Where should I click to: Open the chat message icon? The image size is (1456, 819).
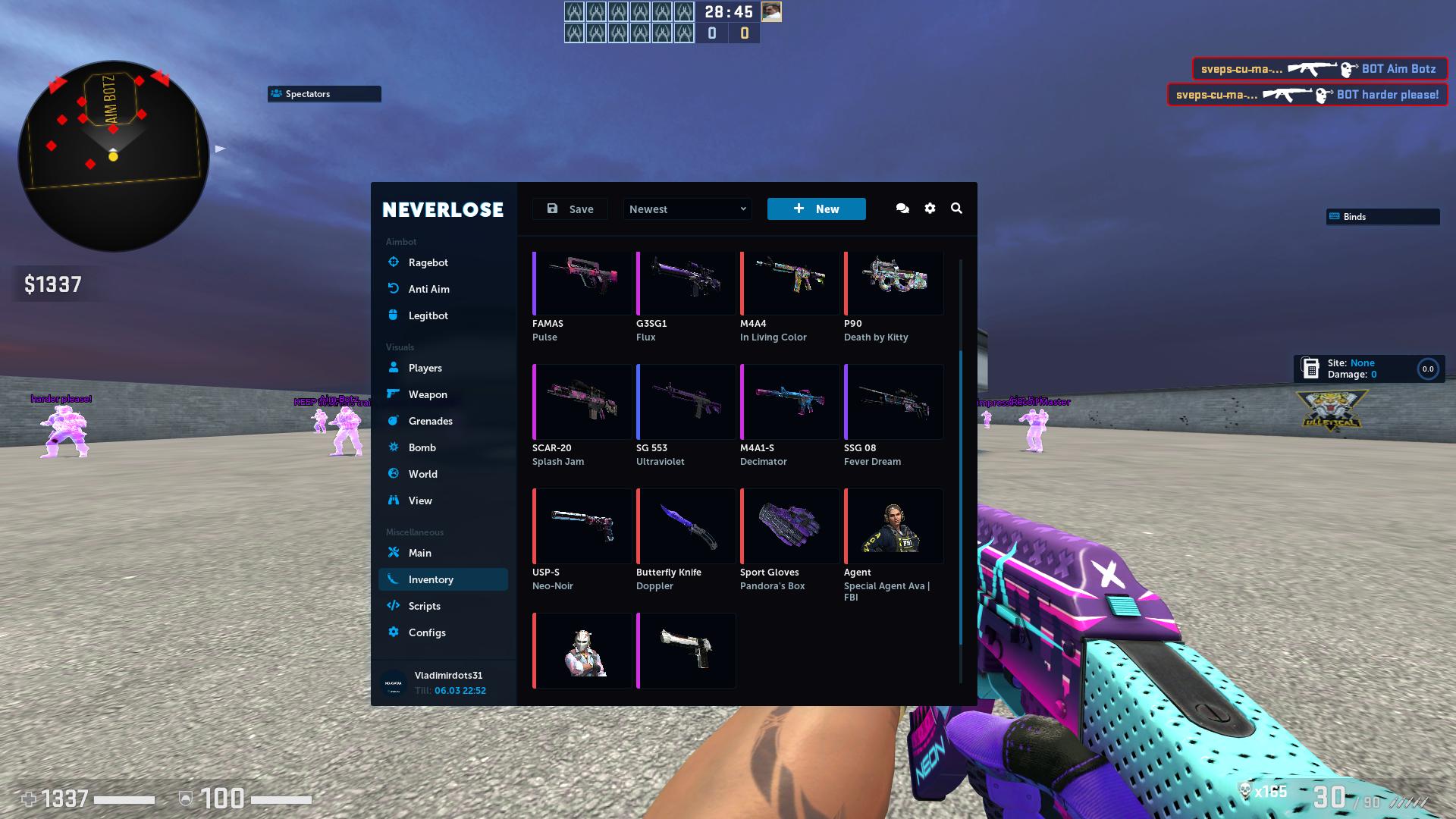click(x=902, y=208)
